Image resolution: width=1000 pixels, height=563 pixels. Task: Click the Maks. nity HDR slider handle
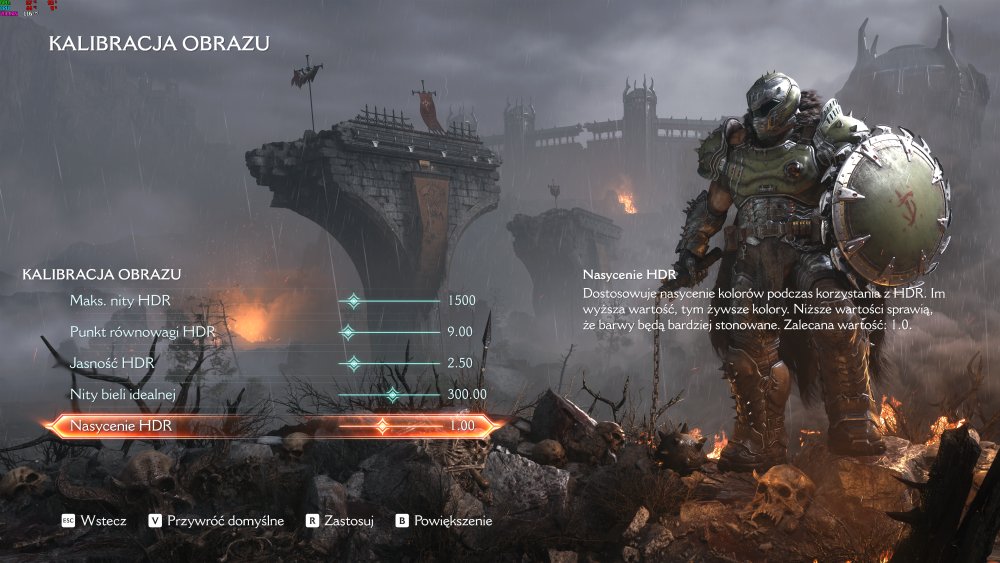click(x=352, y=300)
